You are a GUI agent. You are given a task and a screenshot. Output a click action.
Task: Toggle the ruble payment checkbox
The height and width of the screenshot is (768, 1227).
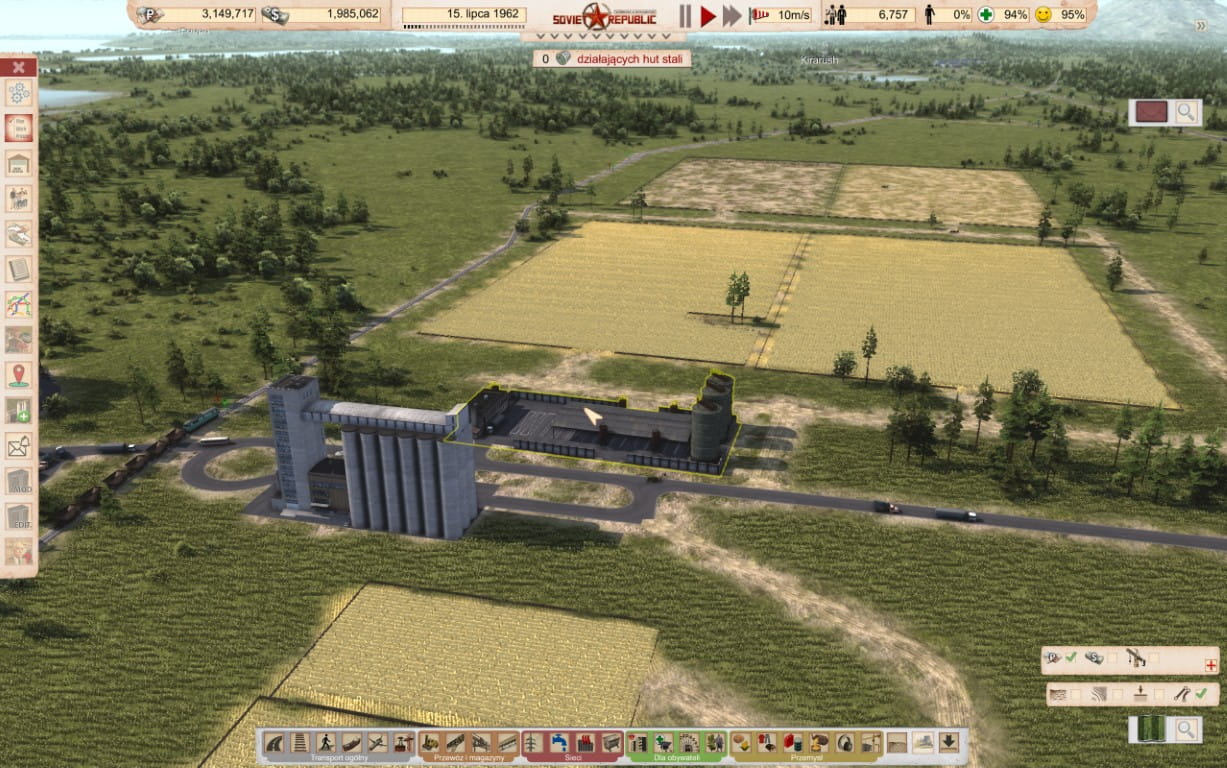(1071, 658)
